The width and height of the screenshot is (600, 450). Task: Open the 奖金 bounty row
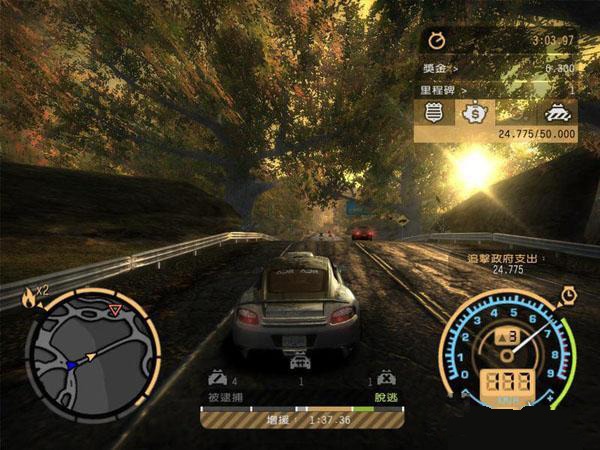pyautogui.click(x=497, y=67)
